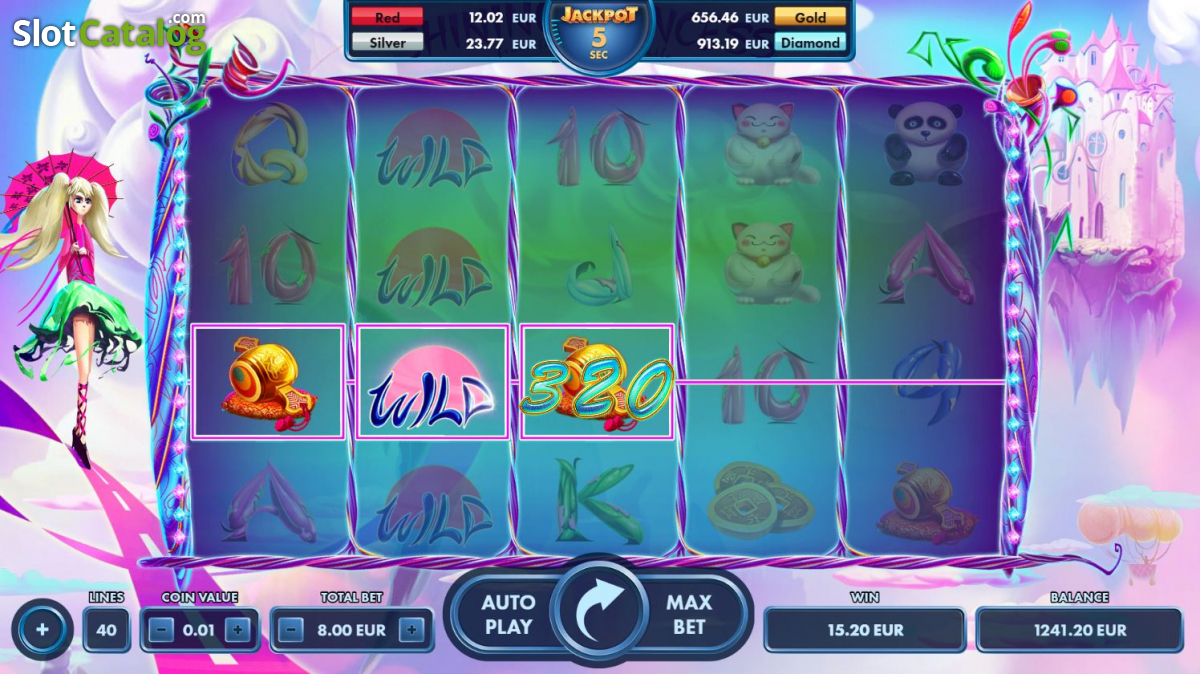Screen dimensions: 1200x674
Task: Lower the total bet amount
Action: 291,630
